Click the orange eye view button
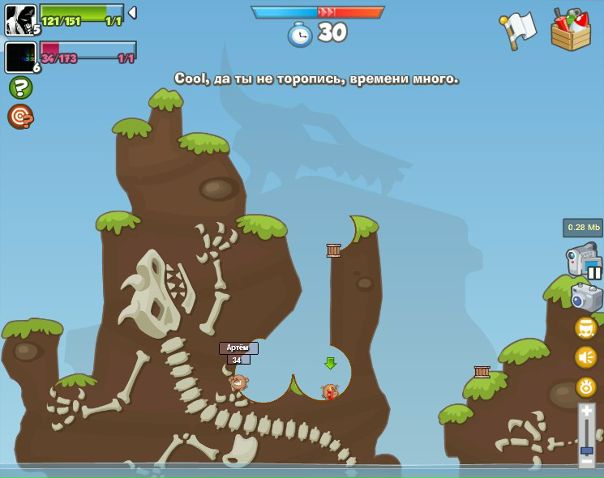Screen dimensions: 604x478 pos(585,386)
